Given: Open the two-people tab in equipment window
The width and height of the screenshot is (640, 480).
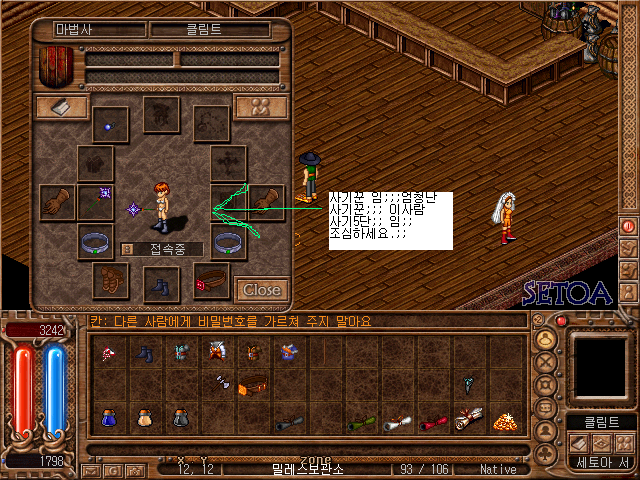Looking at the screenshot, I should pyautogui.click(x=261, y=107).
